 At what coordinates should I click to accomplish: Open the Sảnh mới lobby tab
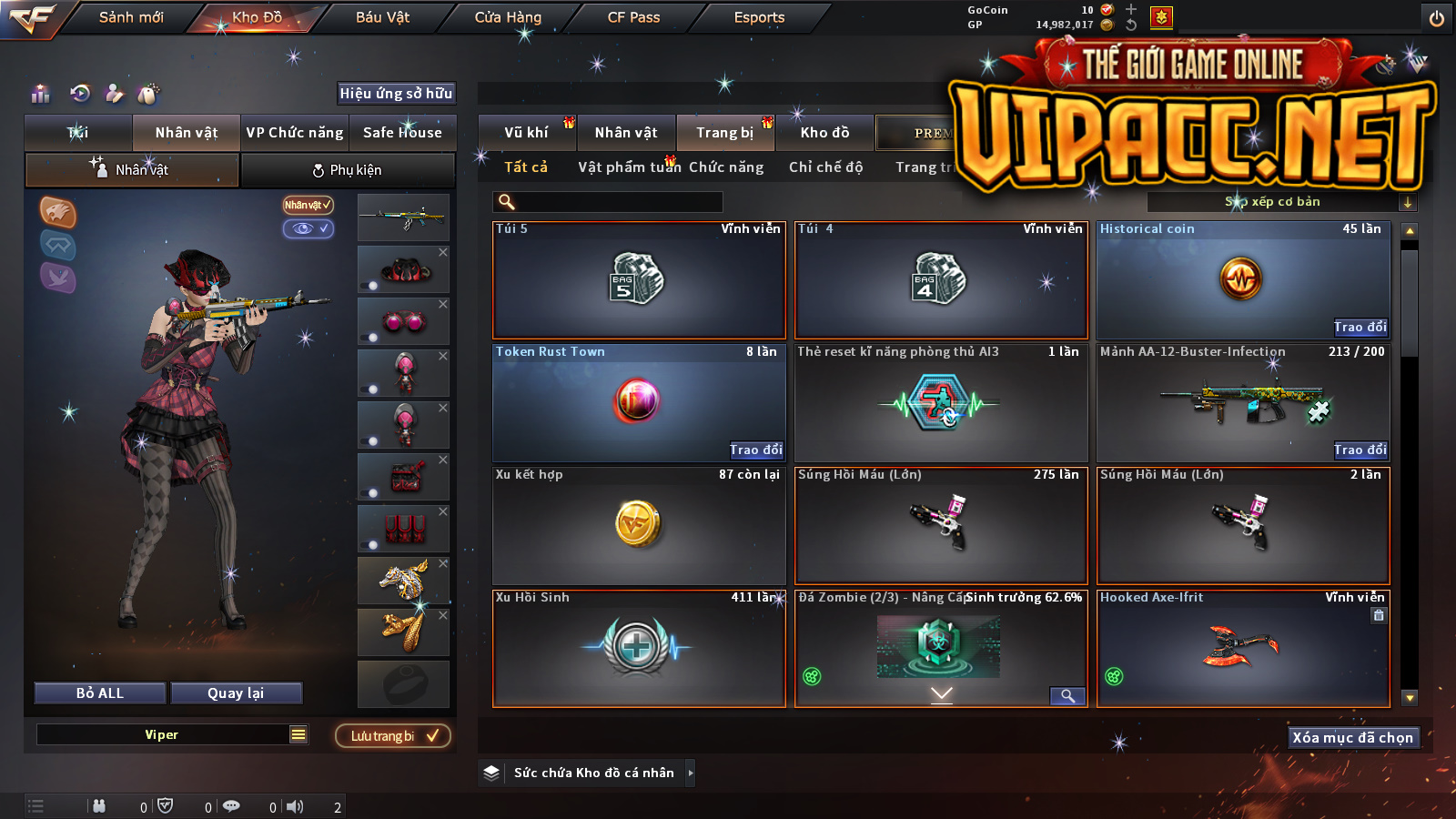click(x=131, y=17)
